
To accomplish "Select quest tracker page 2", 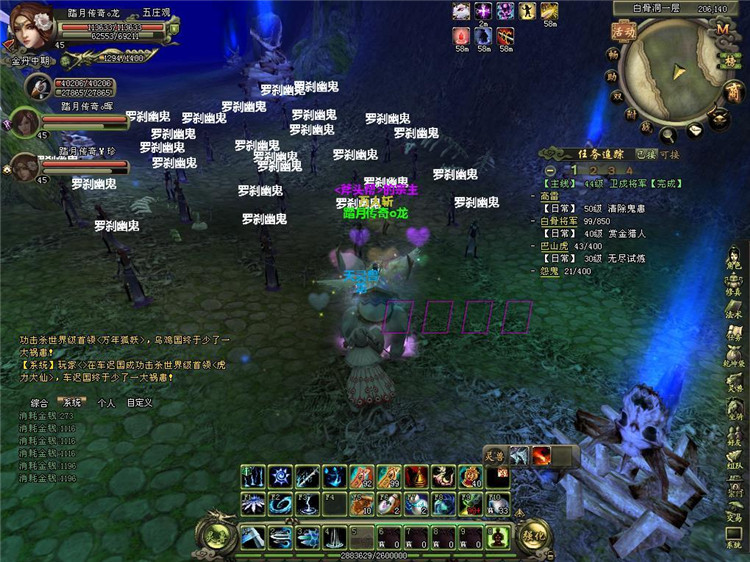I will 592,171.
